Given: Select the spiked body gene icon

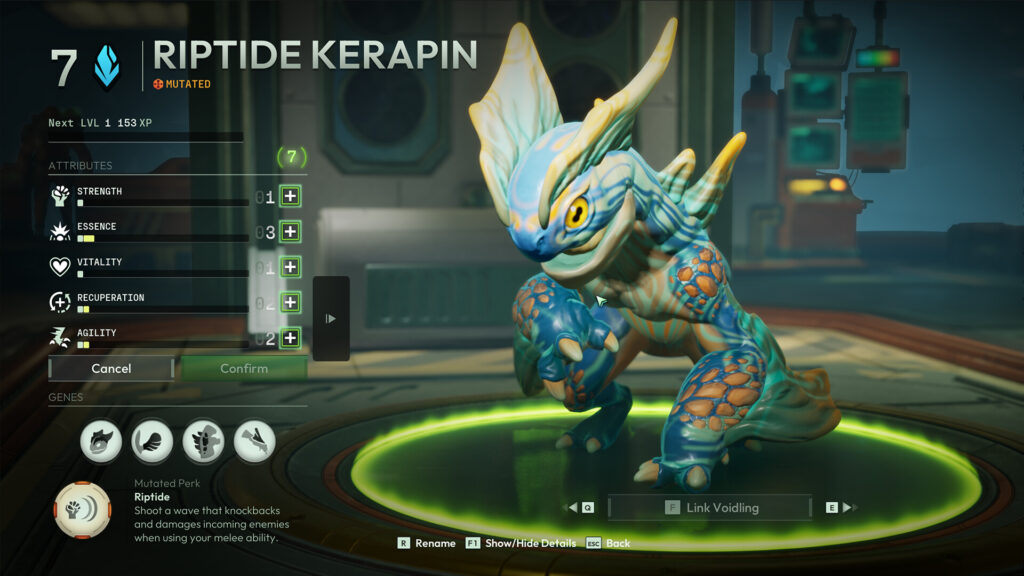Looking at the screenshot, I should click(x=203, y=441).
